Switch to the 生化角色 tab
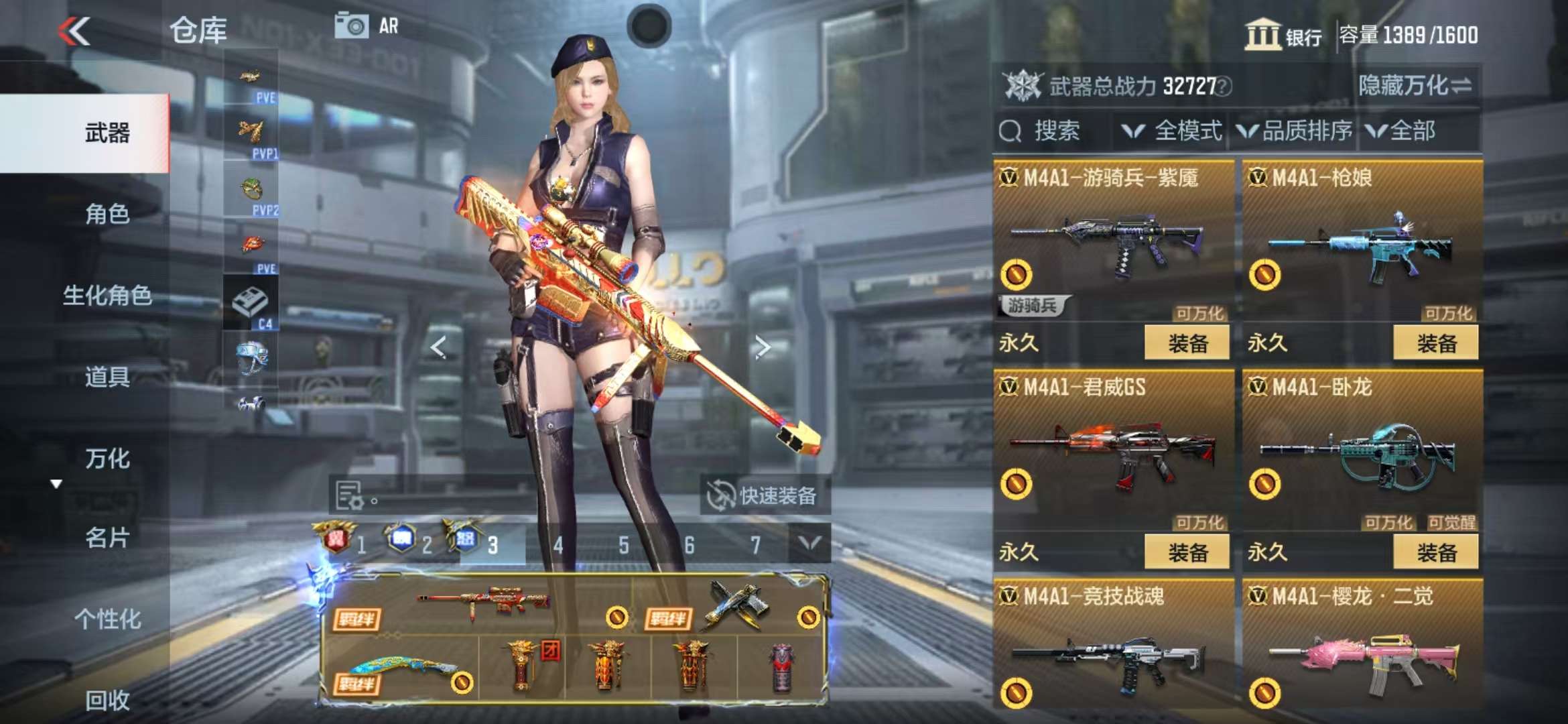1568x724 pixels. click(x=107, y=295)
